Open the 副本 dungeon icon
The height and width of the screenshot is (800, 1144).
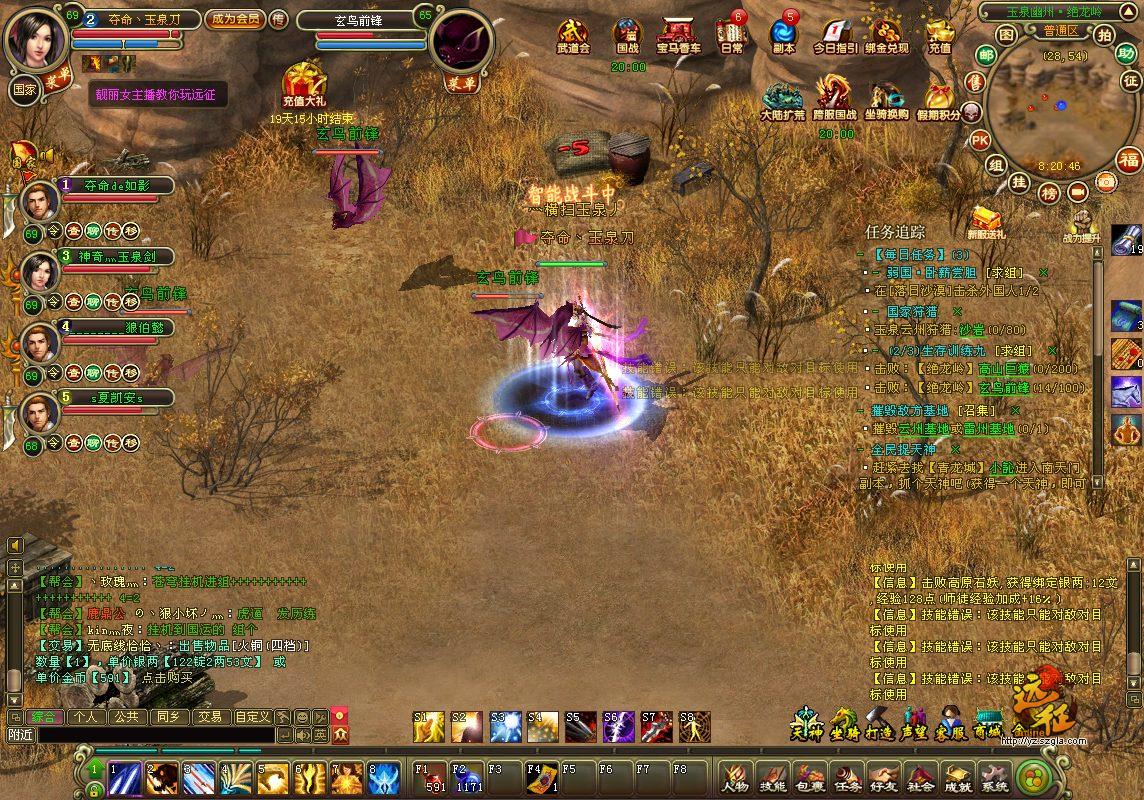pos(784,37)
